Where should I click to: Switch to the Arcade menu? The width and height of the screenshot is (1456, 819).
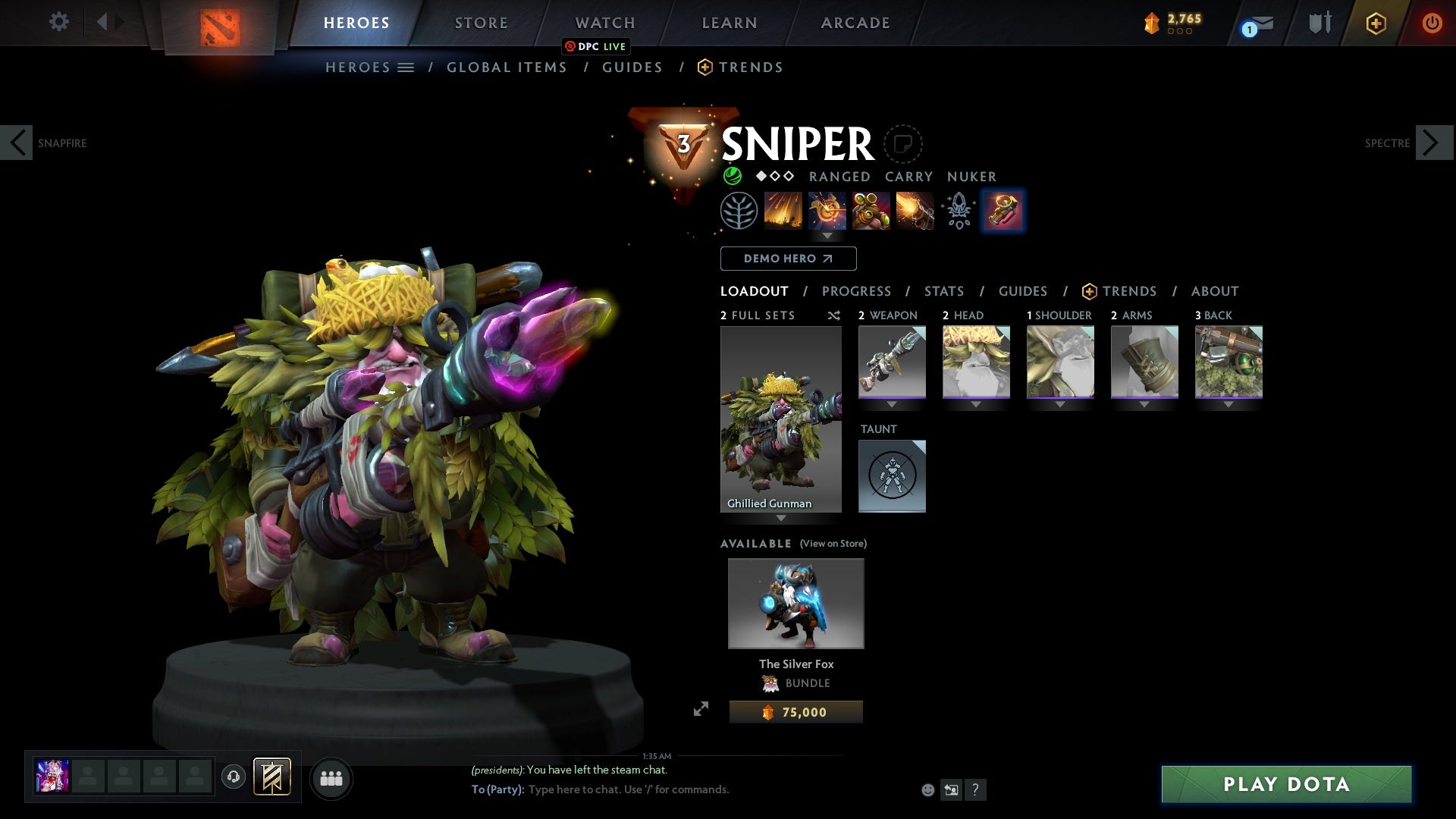(x=855, y=23)
